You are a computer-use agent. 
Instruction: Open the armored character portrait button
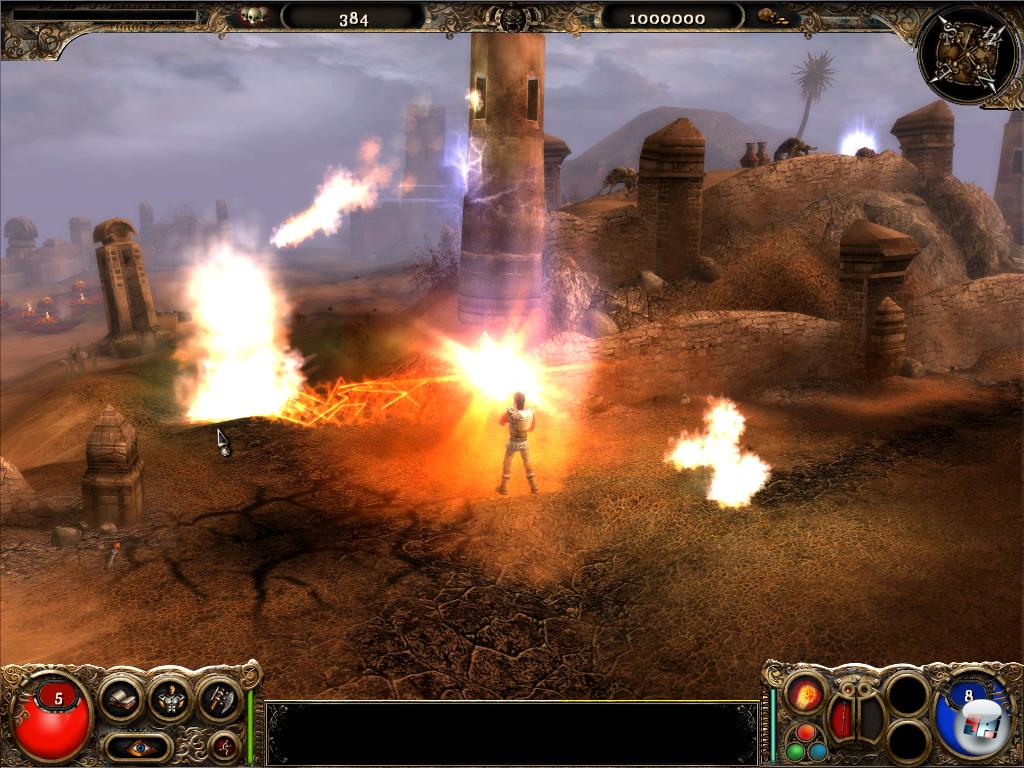pos(170,698)
